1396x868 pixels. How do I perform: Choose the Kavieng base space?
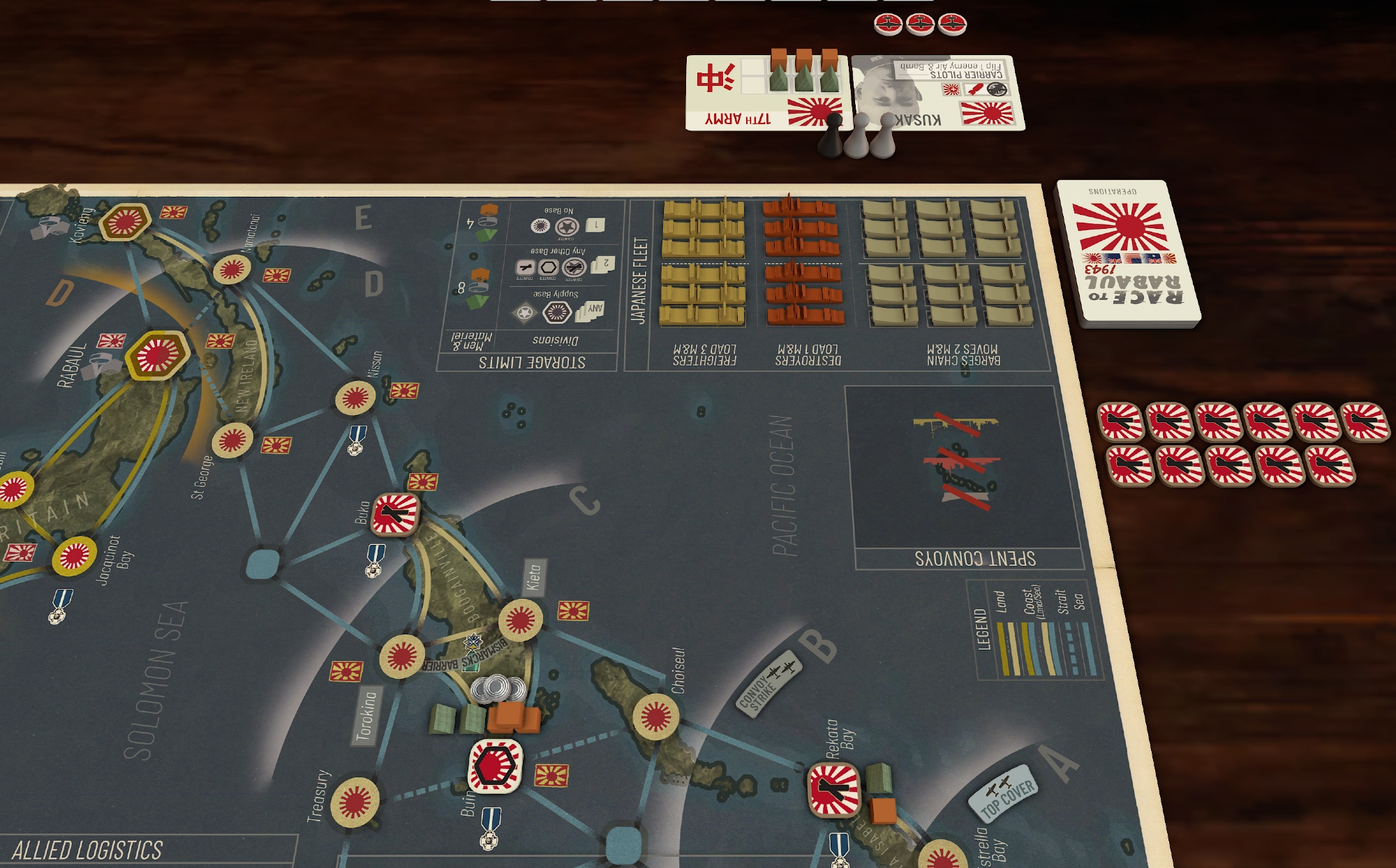click(x=125, y=222)
